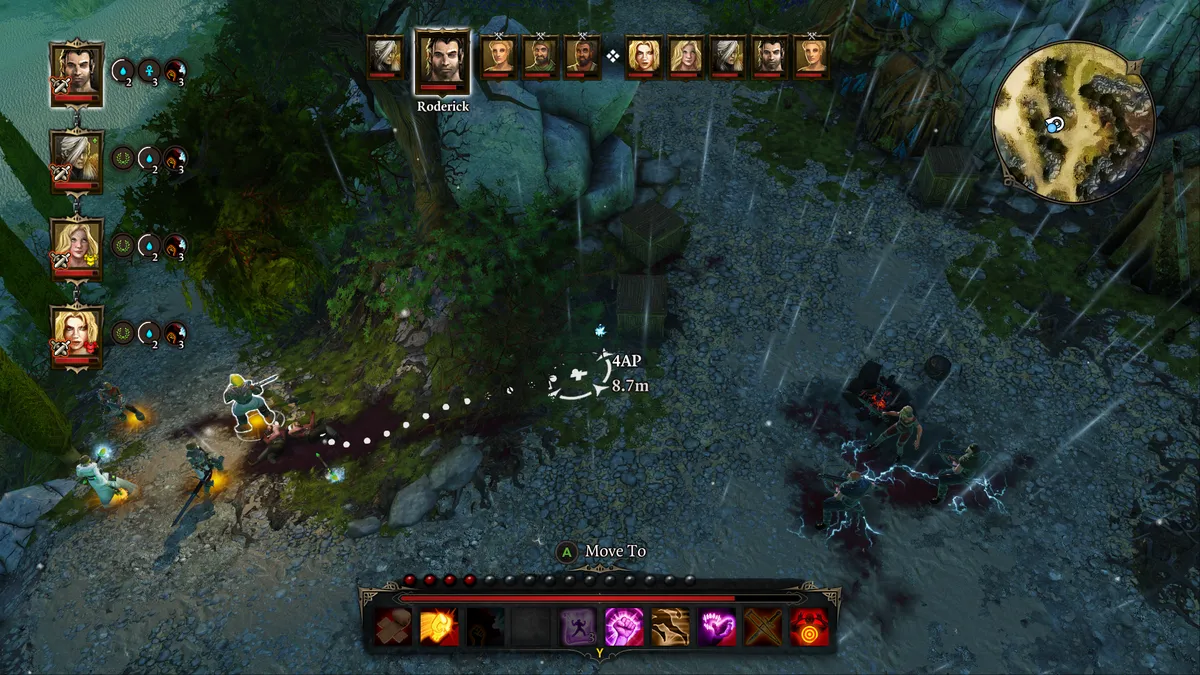Open the circular minimap
The image size is (1200, 675).
coord(1073,121)
